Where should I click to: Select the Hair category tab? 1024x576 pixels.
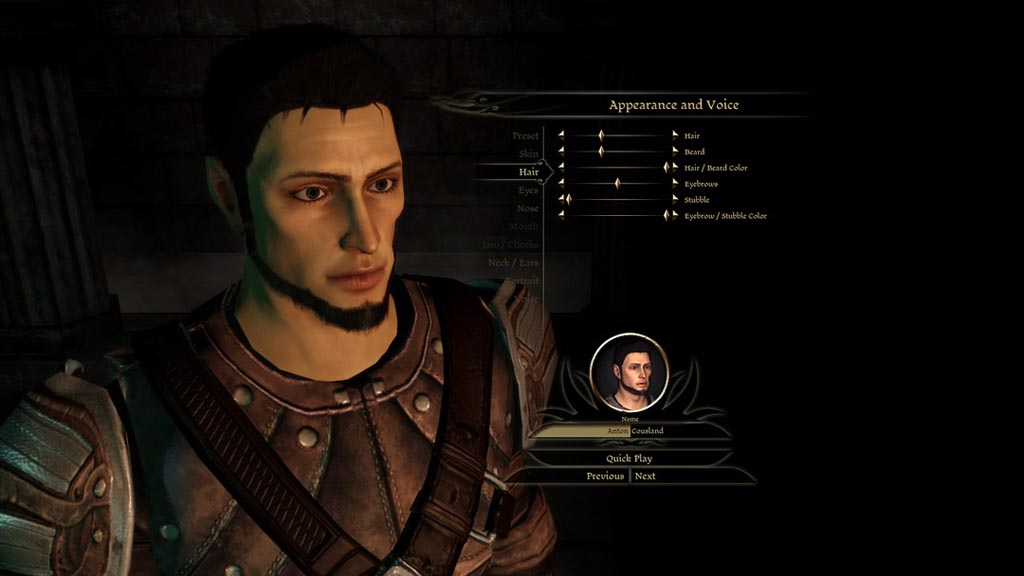528,172
